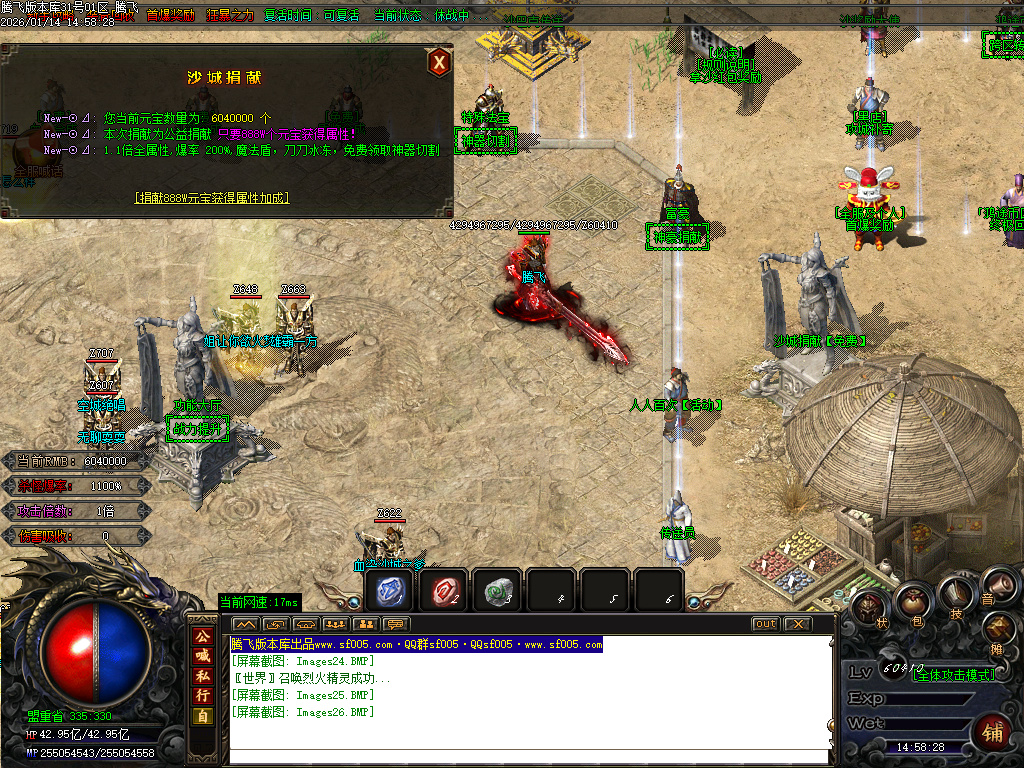
Task: Open the 首爆奖励 top menu entry
Action: click(170, 16)
